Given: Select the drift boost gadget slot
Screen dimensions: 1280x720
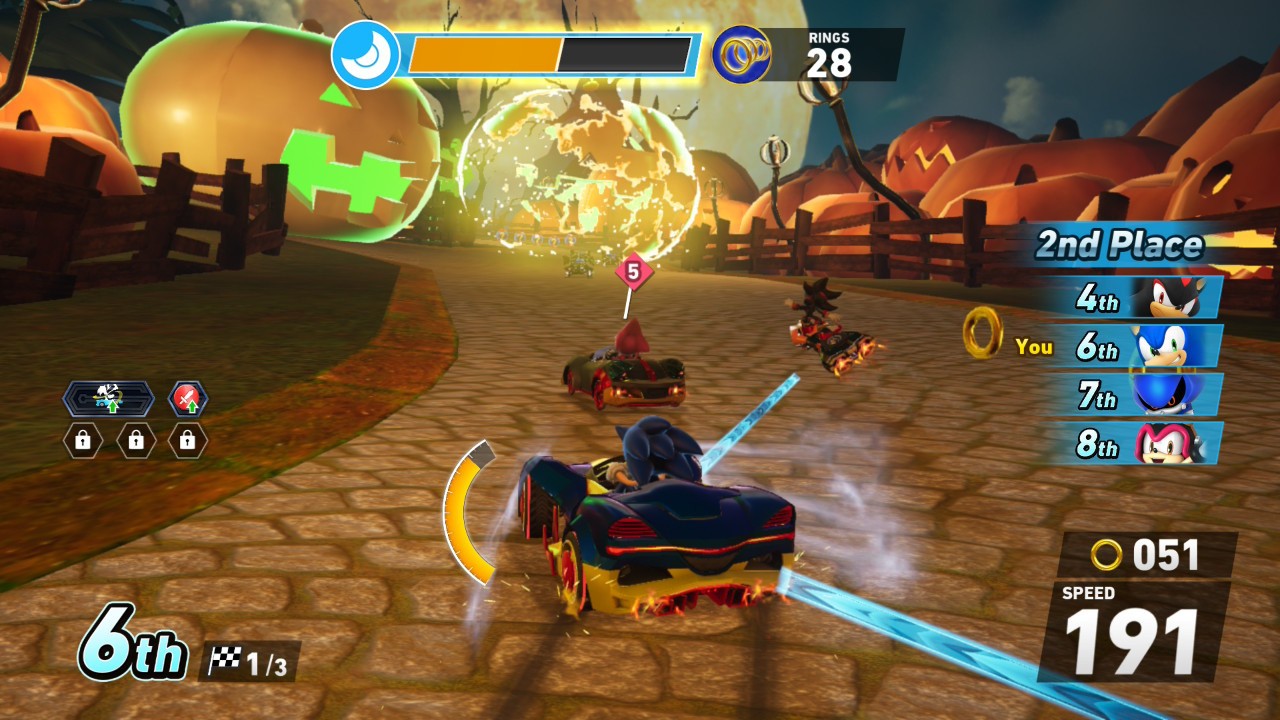Looking at the screenshot, I should tap(108, 399).
